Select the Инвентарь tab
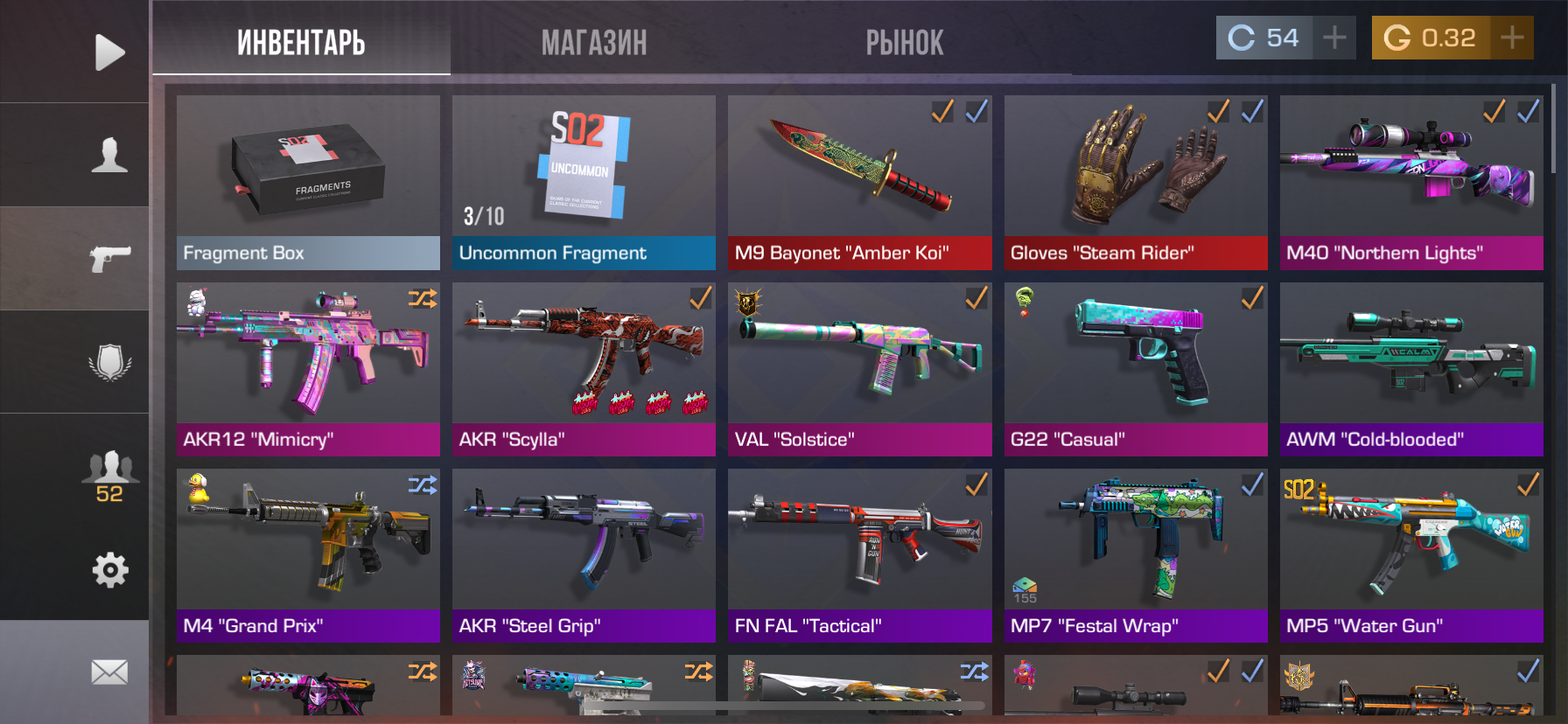The width and height of the screenshot is (1568, 724). [301, 42]
